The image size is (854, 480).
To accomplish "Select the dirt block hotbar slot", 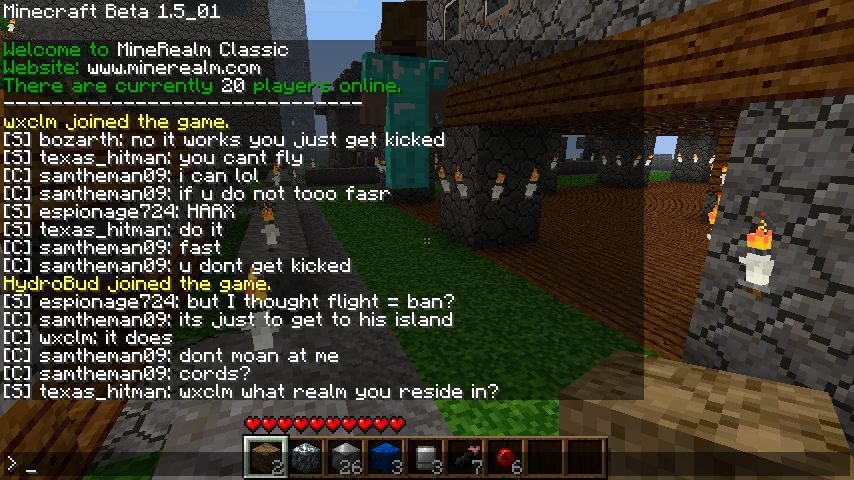I will tap(265, 457).
